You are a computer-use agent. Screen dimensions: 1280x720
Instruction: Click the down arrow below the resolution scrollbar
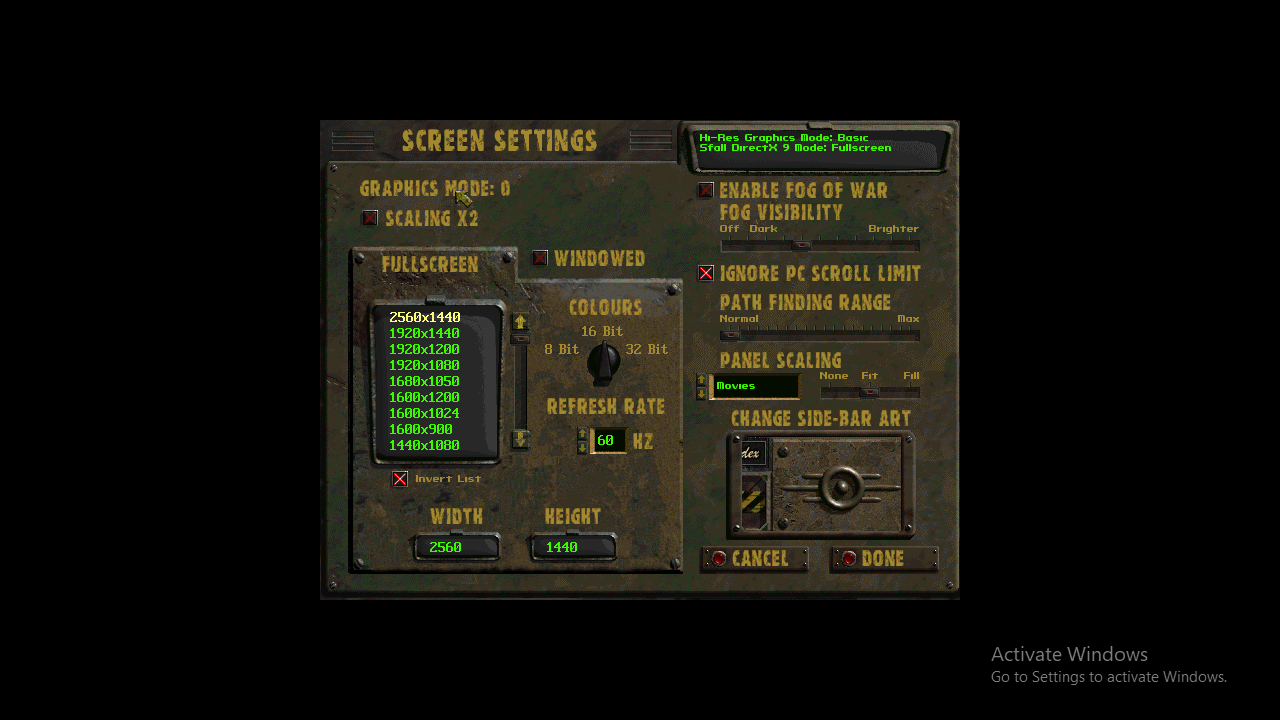520,438
